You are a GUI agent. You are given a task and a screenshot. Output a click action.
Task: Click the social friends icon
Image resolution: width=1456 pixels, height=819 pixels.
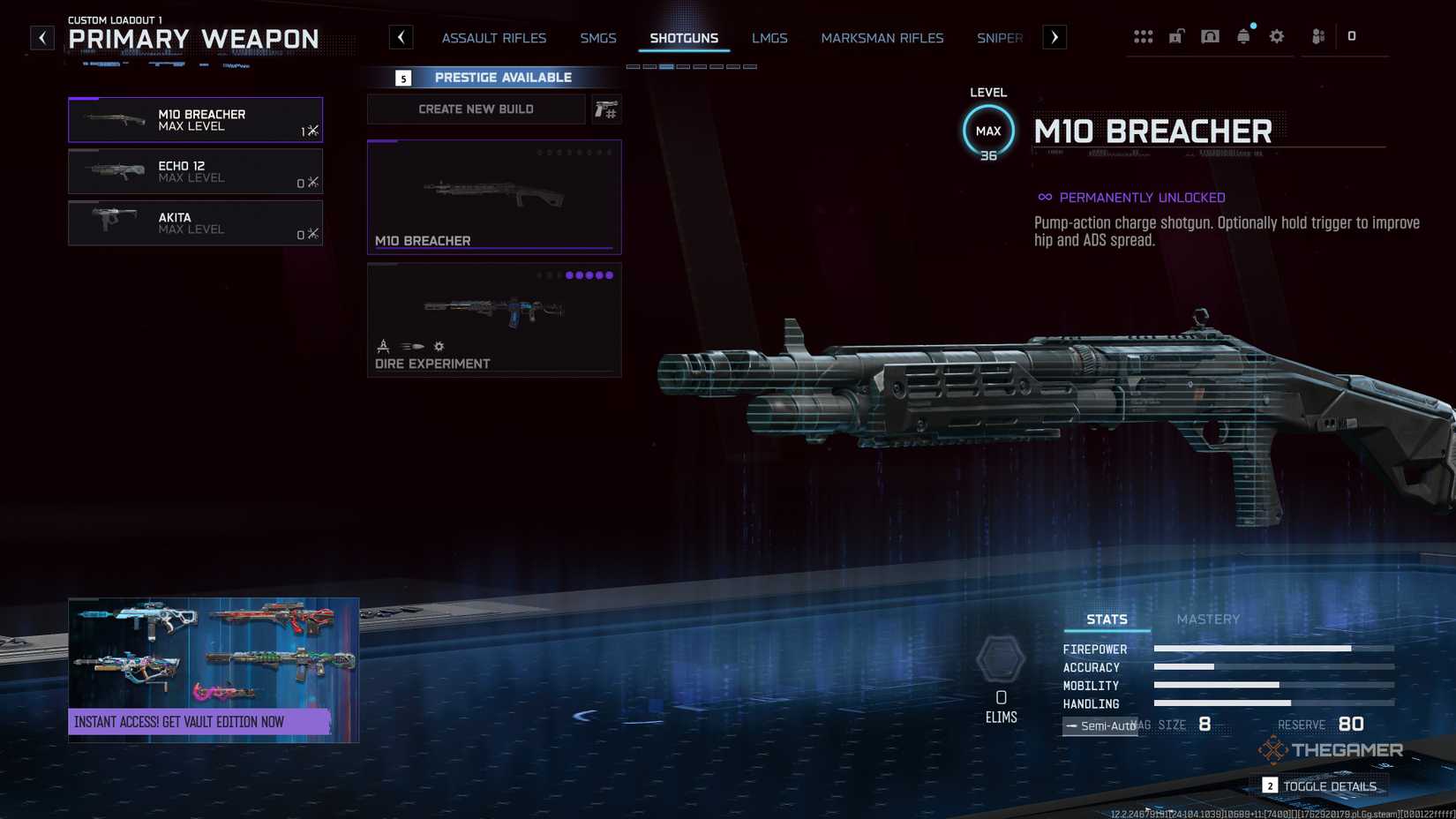pyautogui.click(x=1317, y=36)
